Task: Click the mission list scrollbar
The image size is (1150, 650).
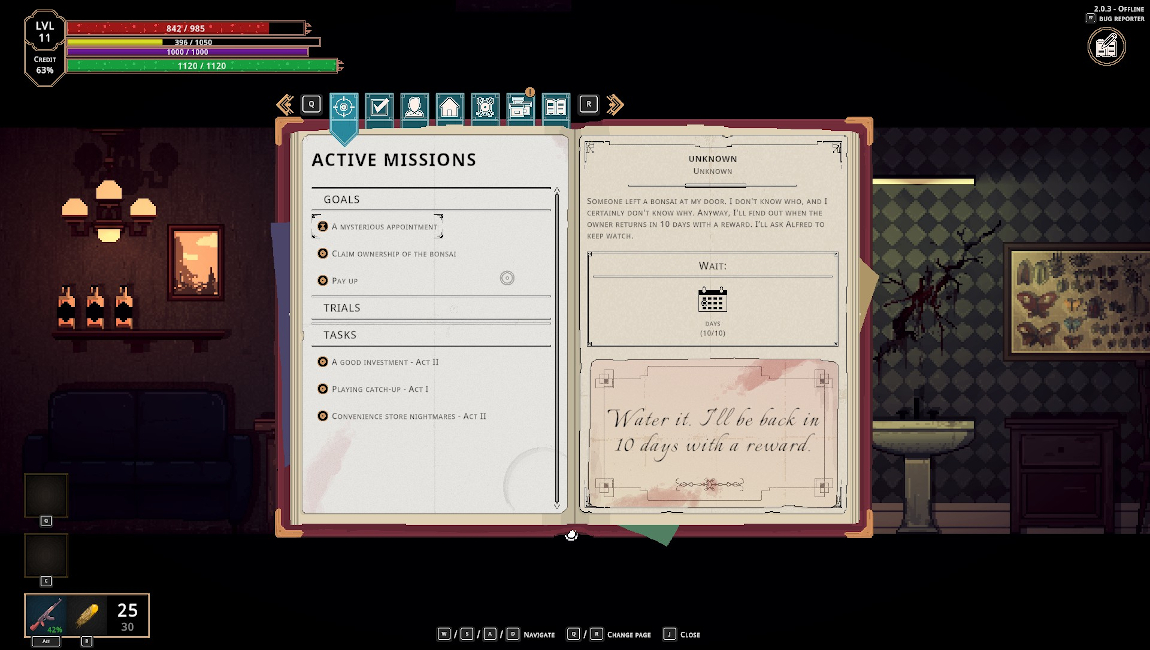Action: pos(557,350)
